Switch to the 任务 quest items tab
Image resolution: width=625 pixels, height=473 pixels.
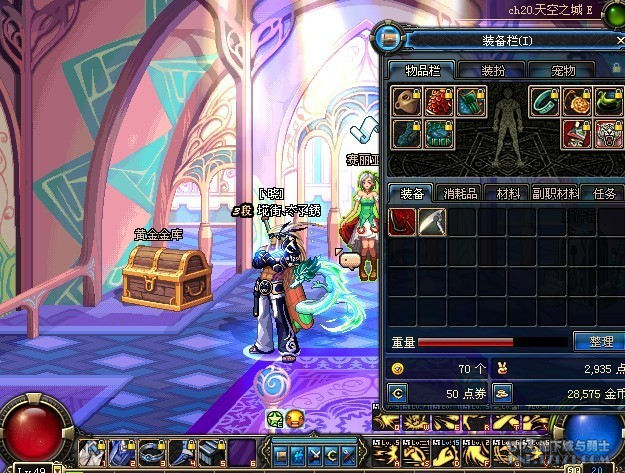pos(604,193)
